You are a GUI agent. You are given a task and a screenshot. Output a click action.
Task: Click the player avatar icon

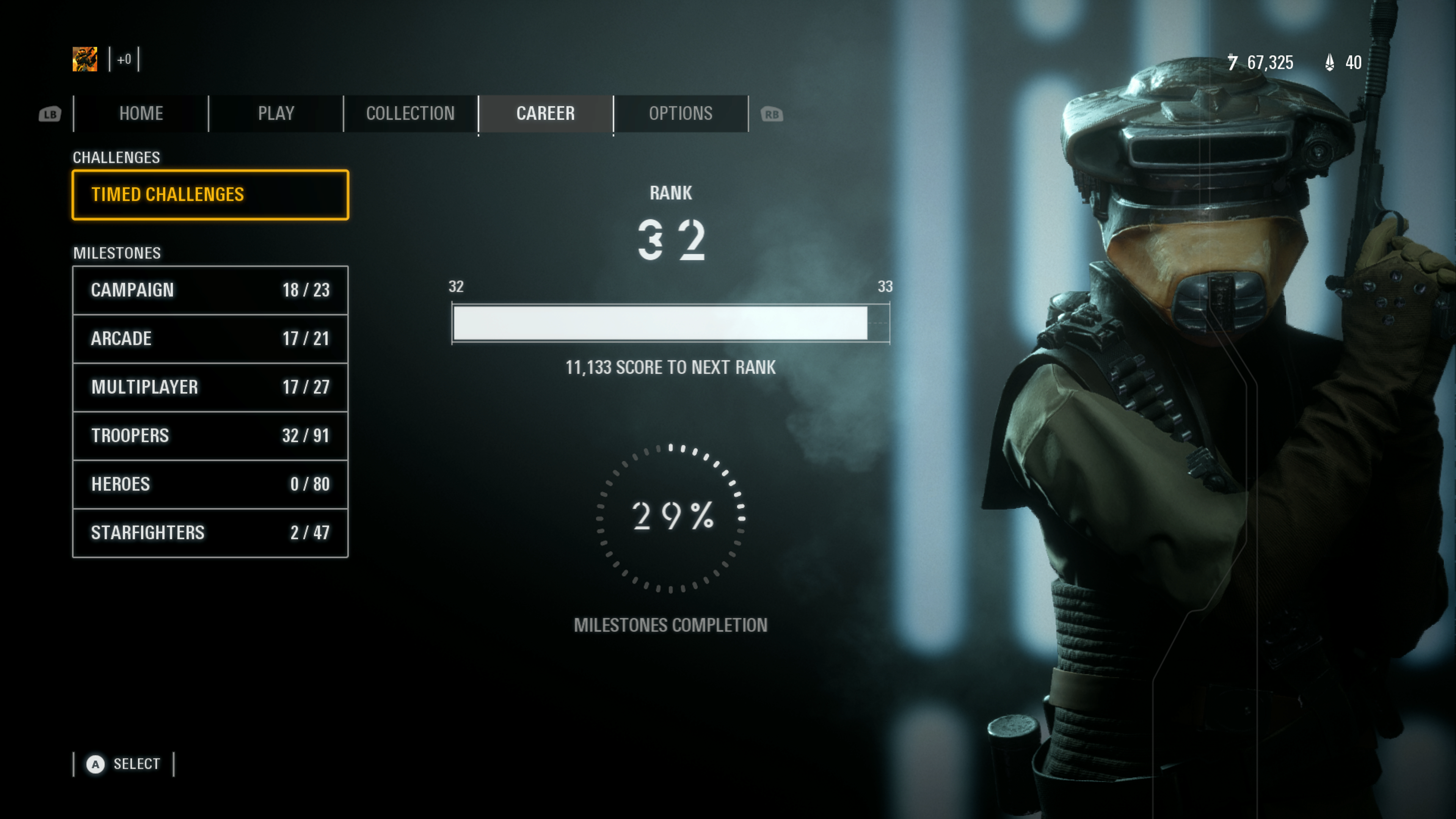(85, 60)
